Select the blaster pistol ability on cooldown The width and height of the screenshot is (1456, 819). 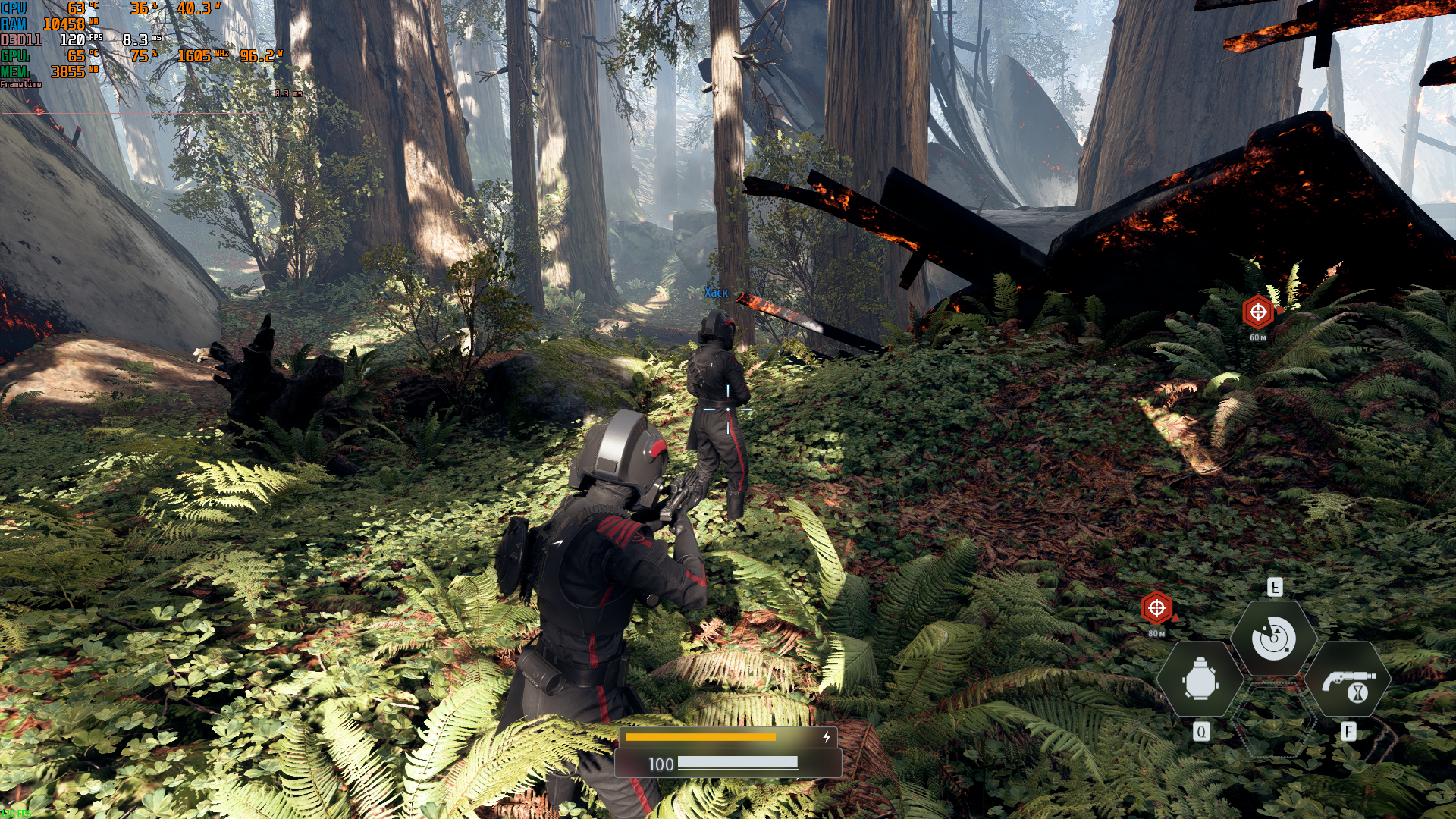click(1348, 679)
